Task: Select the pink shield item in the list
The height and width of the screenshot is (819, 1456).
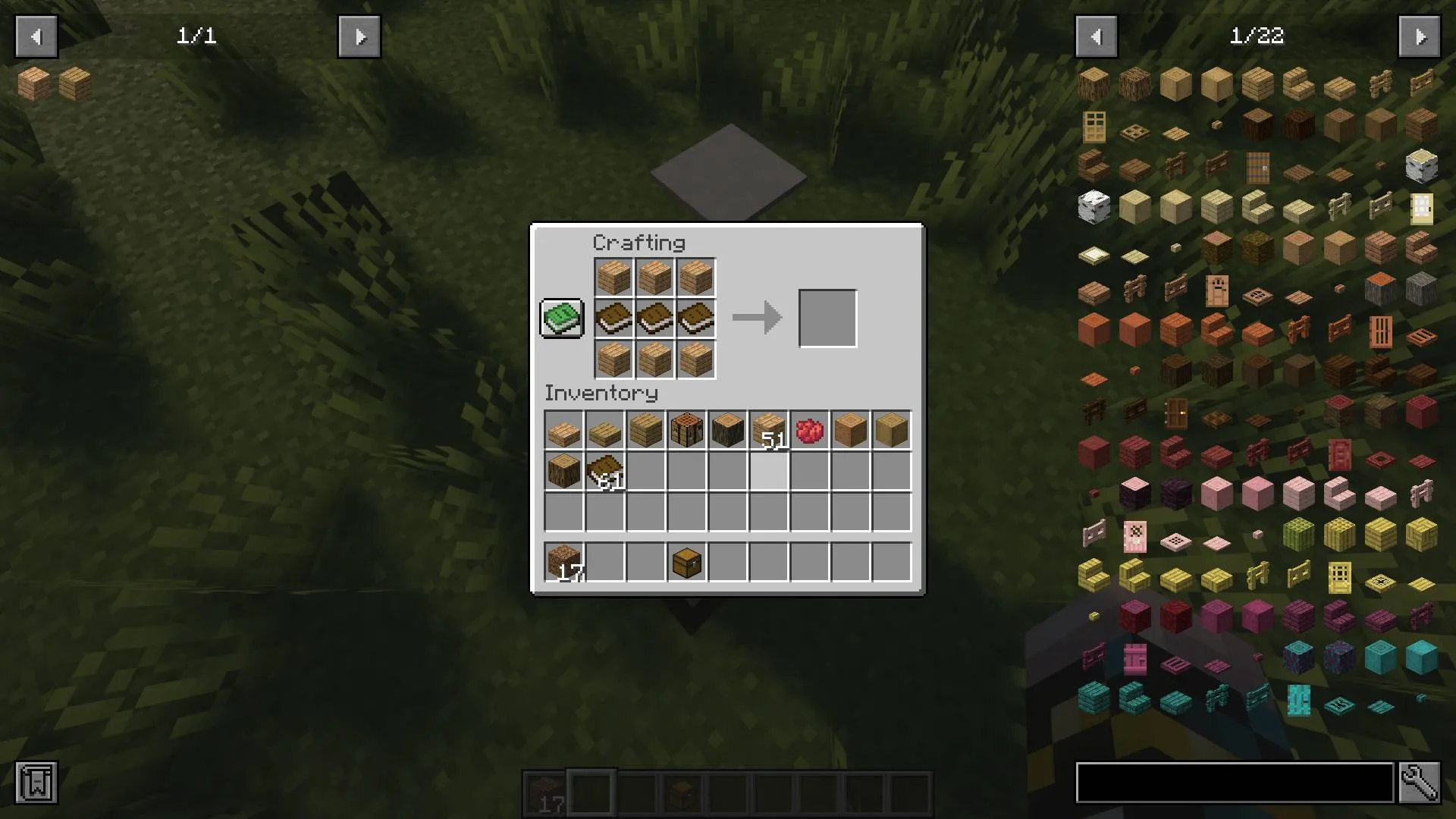Action: 1135,535
